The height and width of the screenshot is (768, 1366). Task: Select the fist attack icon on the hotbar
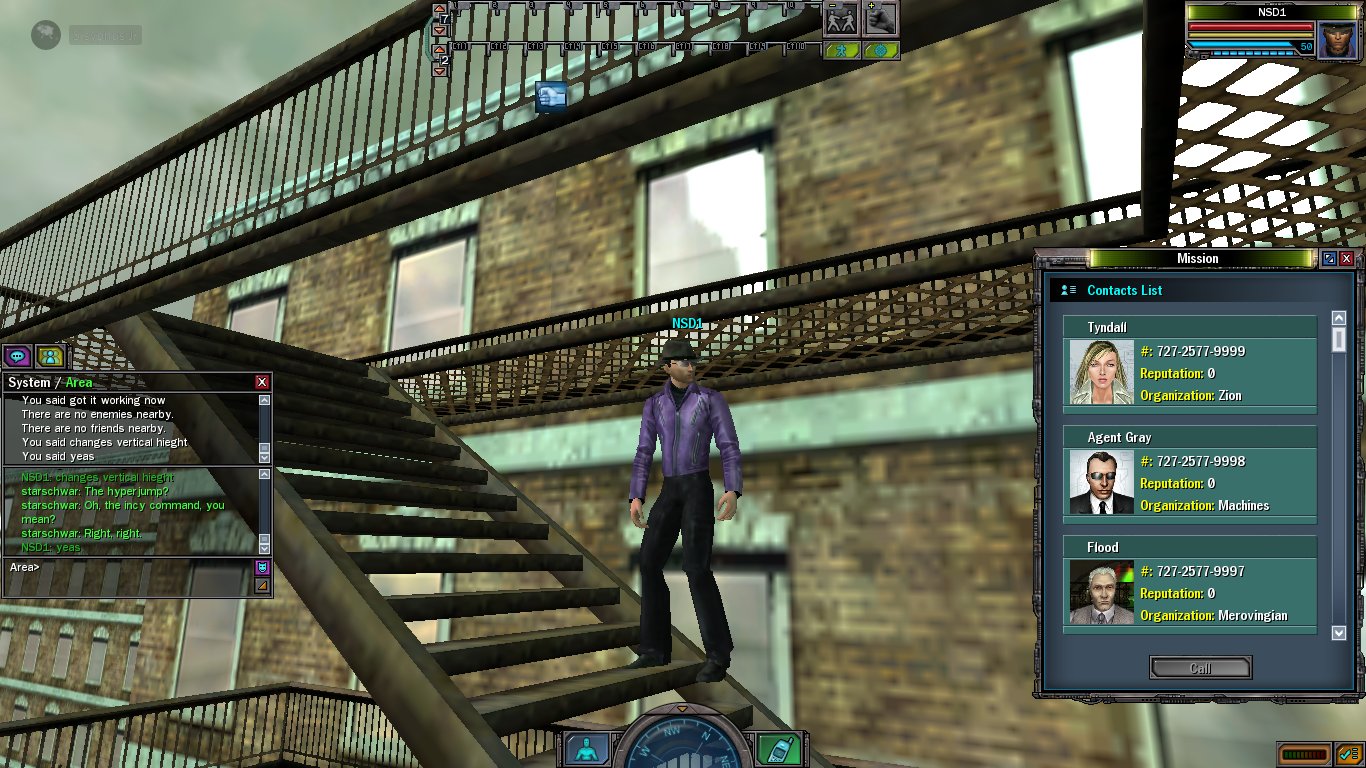pos(880,19)
